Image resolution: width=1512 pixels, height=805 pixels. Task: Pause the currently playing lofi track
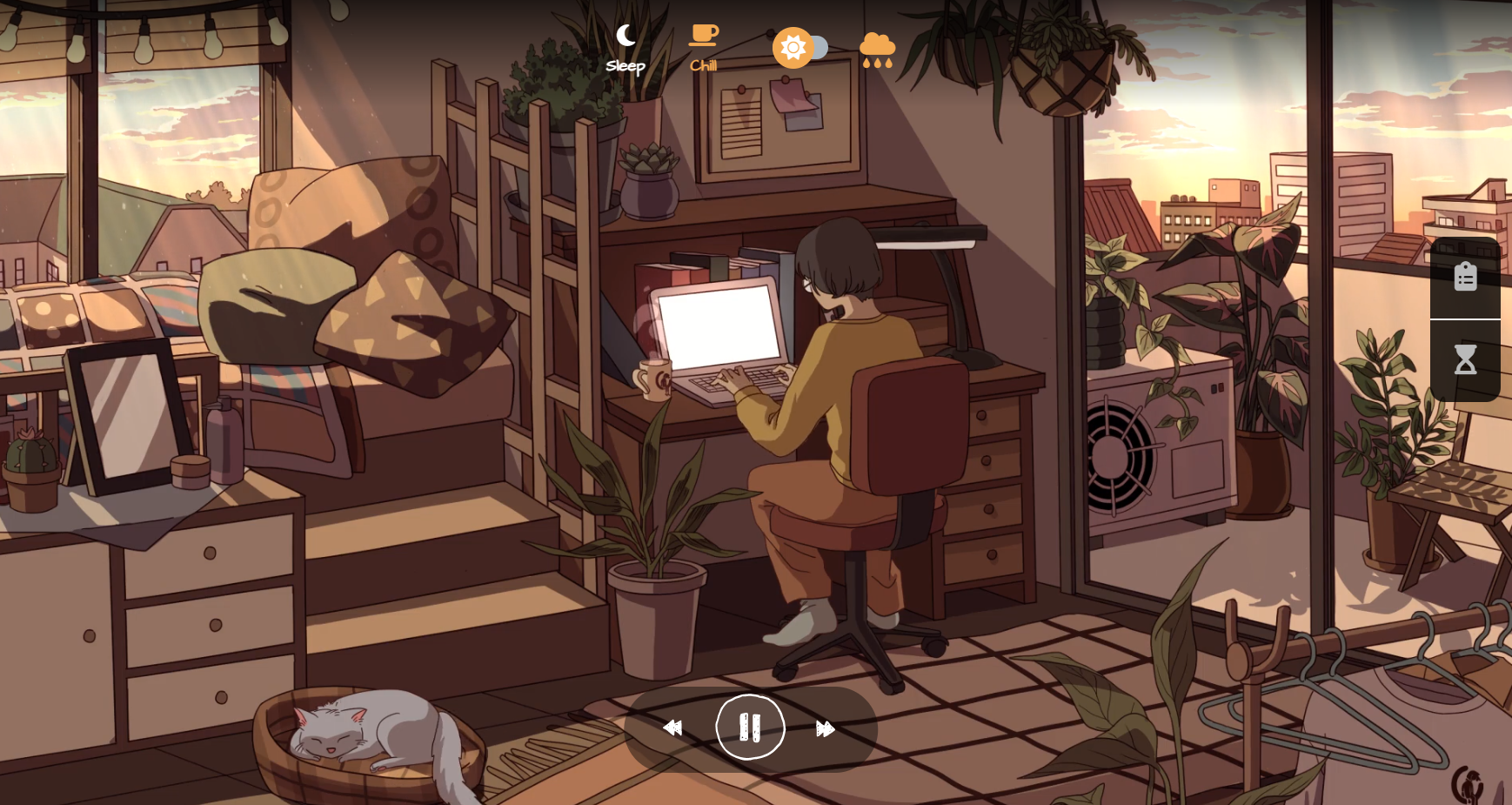pos(751,728)
